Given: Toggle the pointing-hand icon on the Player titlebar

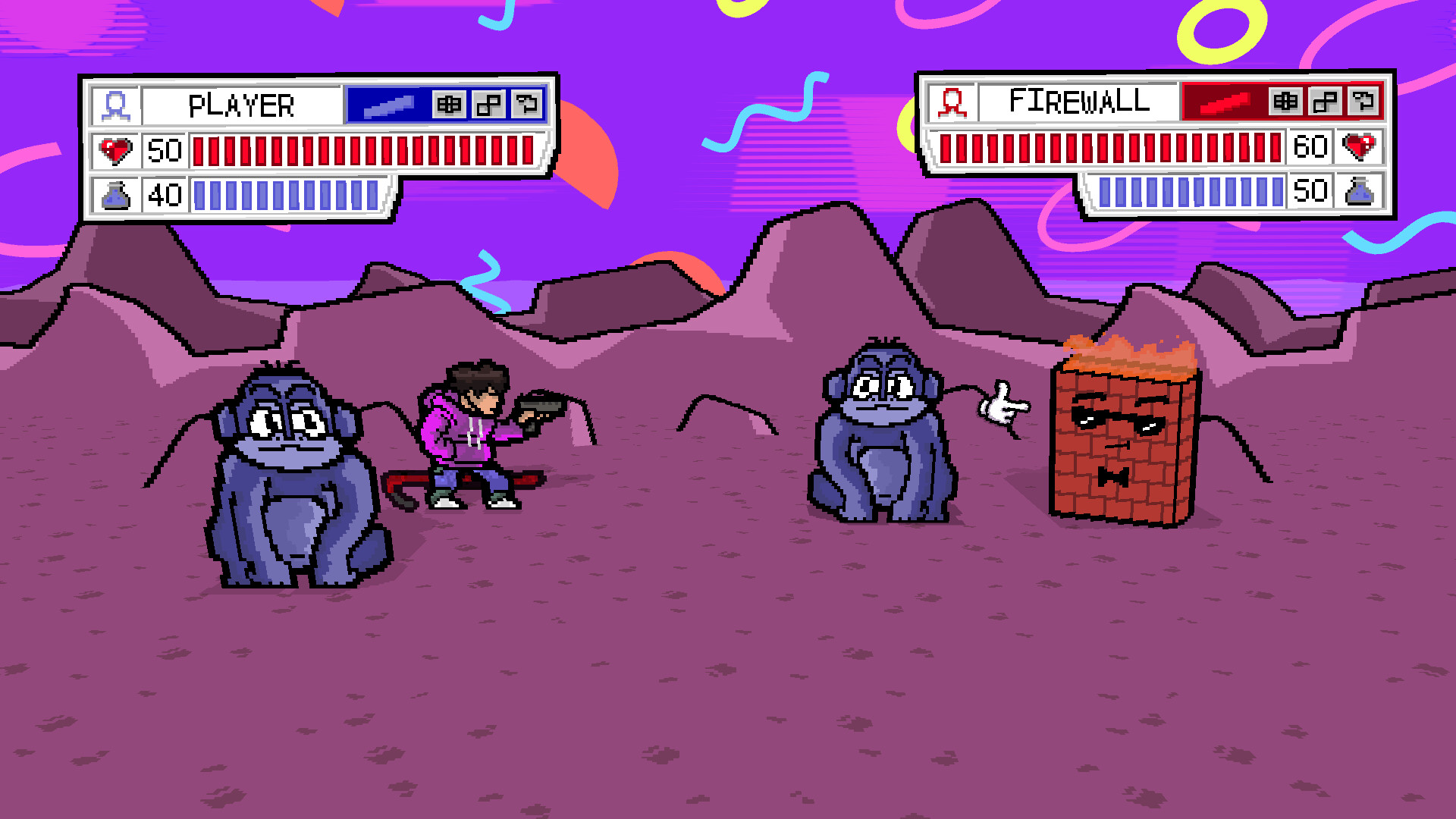Looking at the screenshot, I should (529, 105).
